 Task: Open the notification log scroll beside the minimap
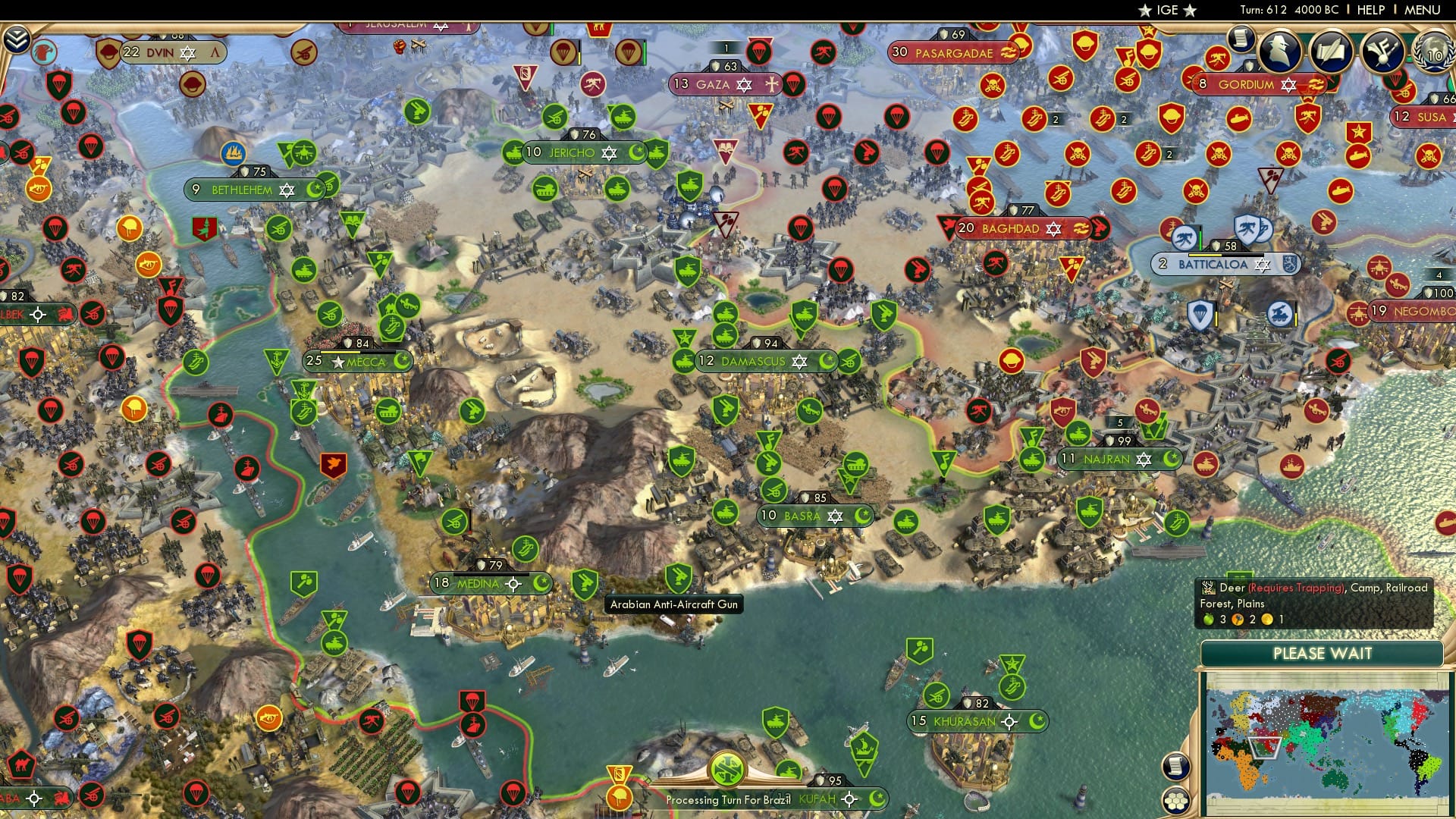click(x=1176, y=767)
